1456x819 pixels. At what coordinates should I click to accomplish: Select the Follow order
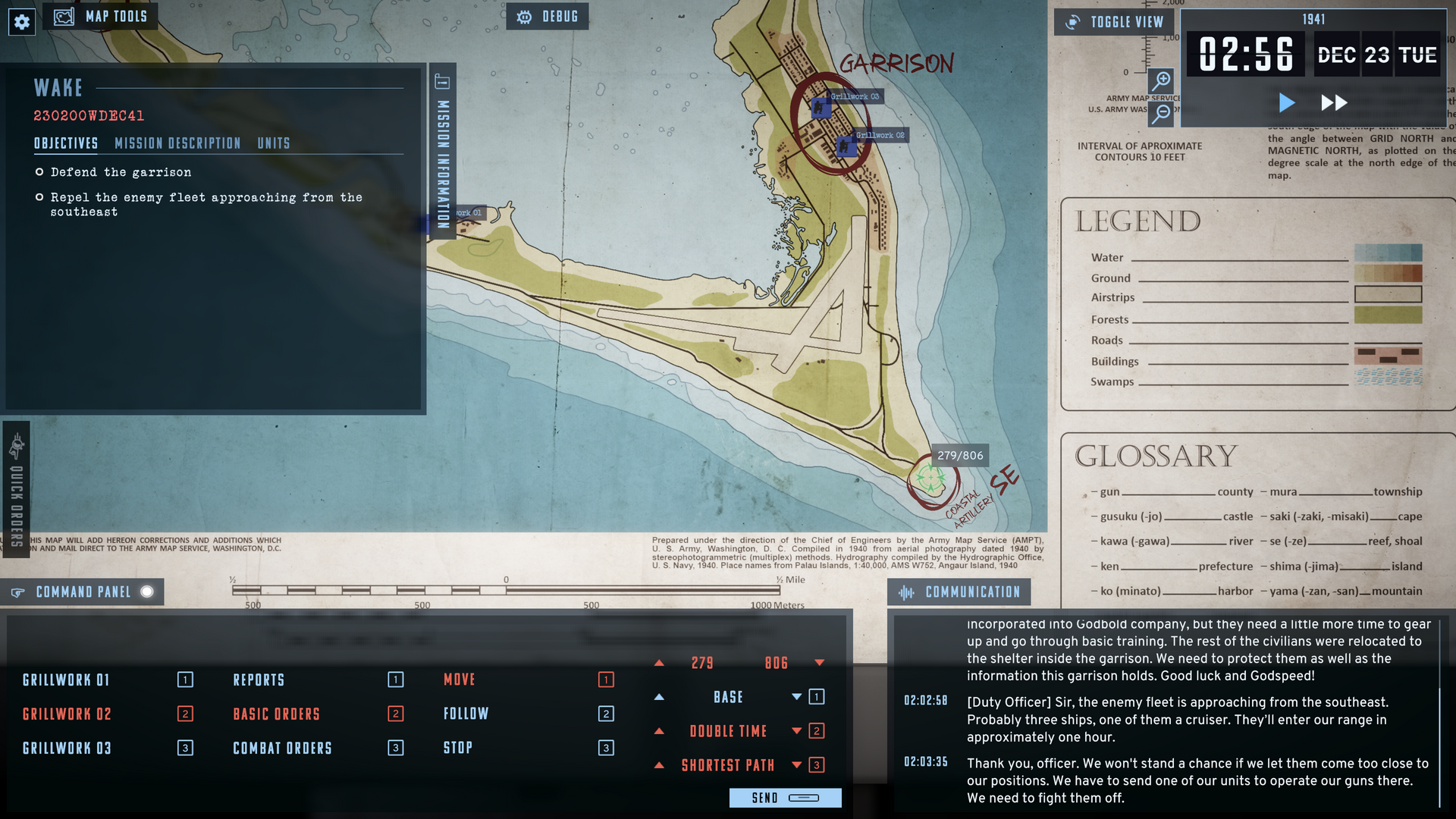click(466, 714)
